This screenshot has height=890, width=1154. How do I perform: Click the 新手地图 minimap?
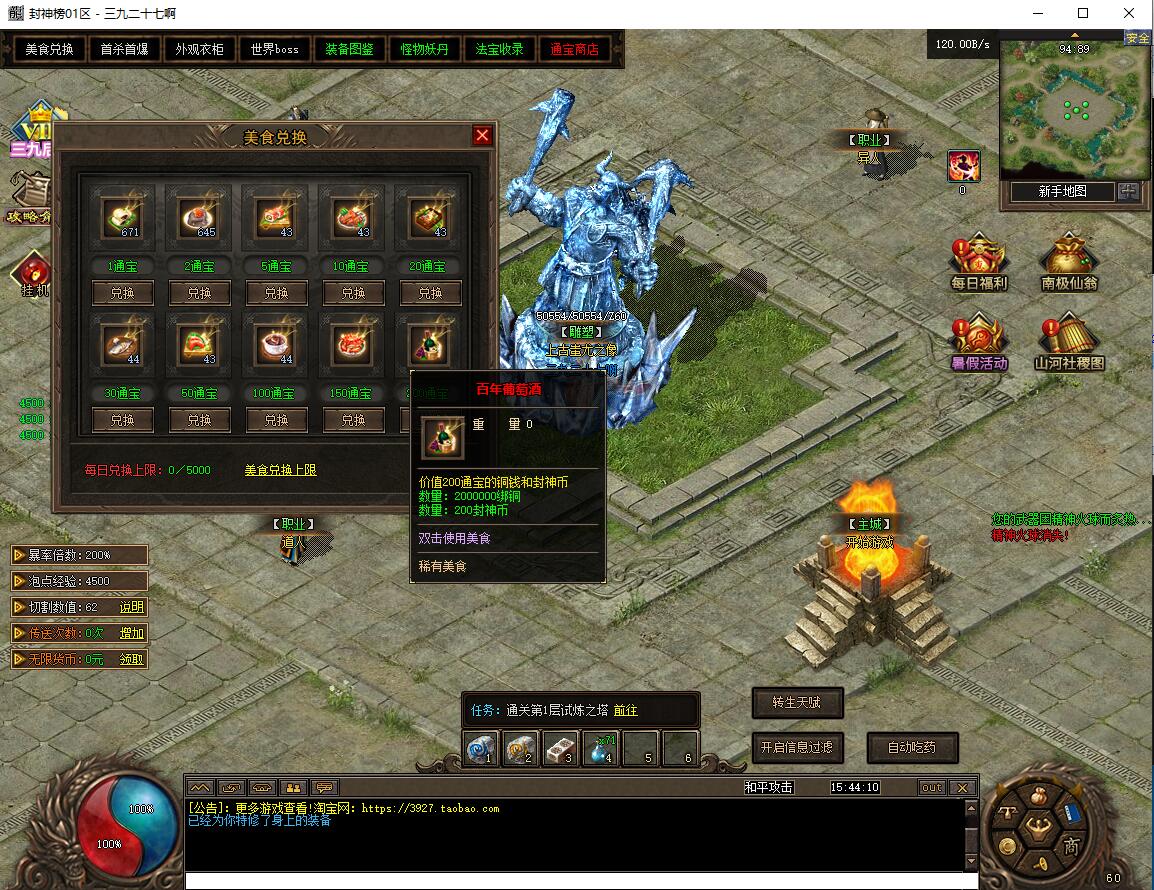(1072, 110)
